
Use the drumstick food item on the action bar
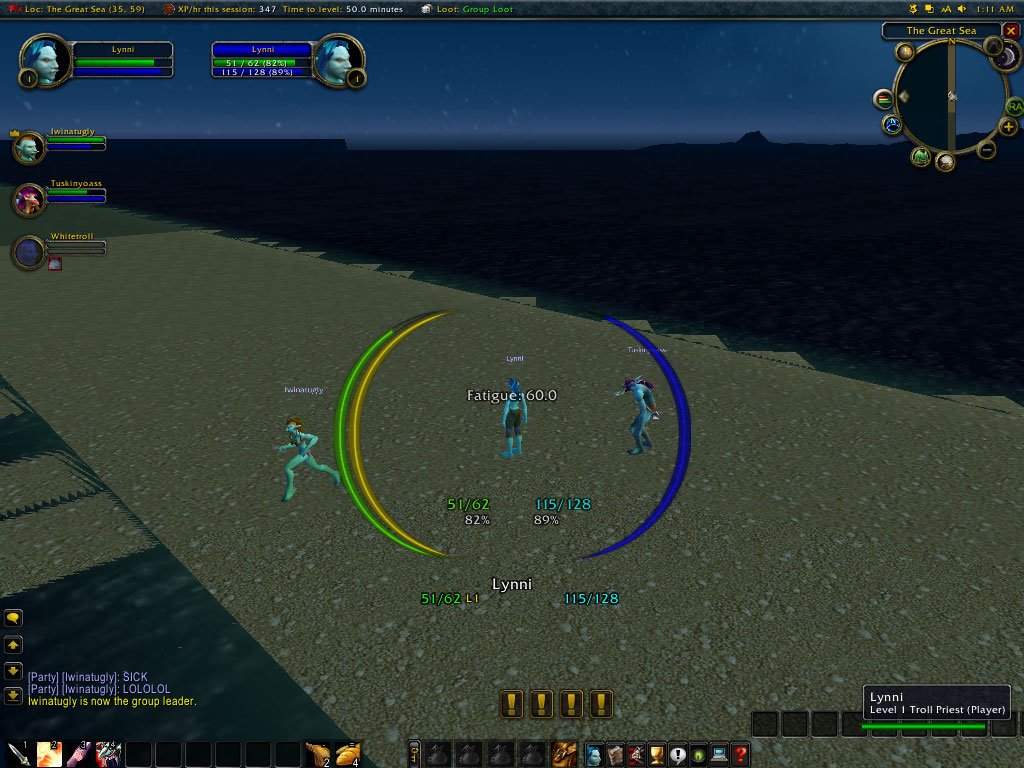(x=319, y=754)
